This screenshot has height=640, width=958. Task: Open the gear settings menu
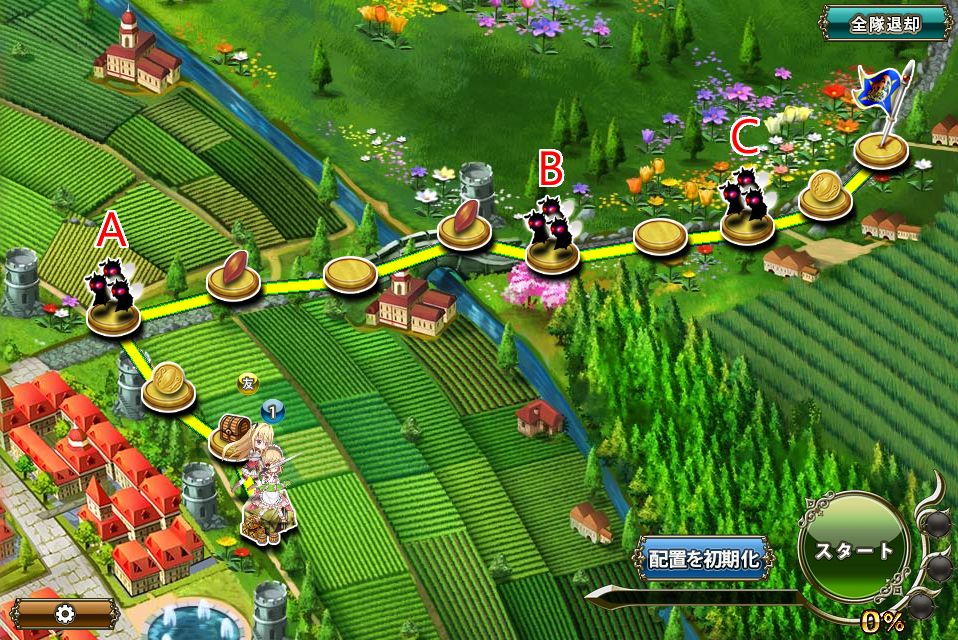pos(65,613)
